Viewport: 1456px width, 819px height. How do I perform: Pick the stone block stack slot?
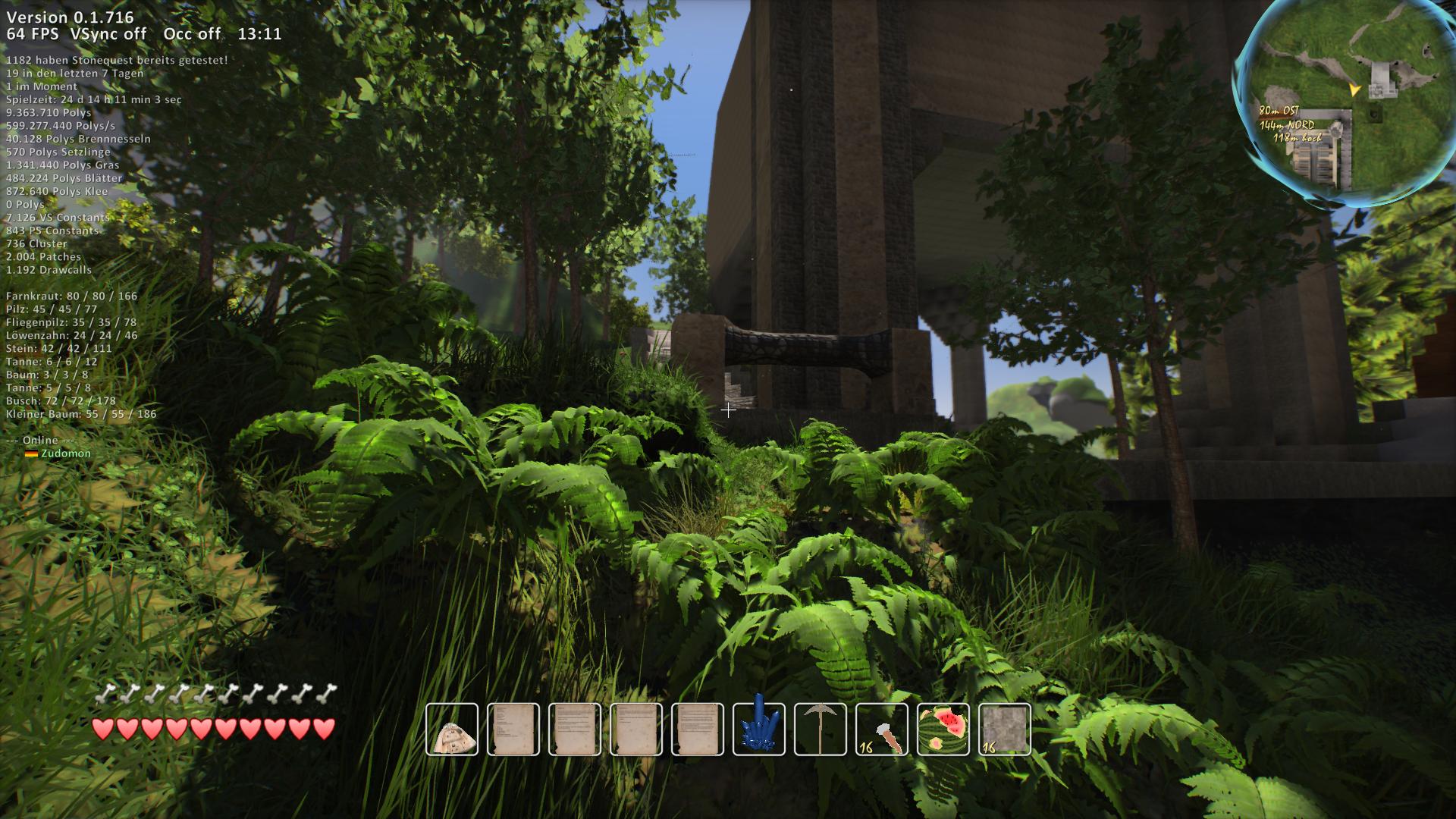click(1005, 730)
